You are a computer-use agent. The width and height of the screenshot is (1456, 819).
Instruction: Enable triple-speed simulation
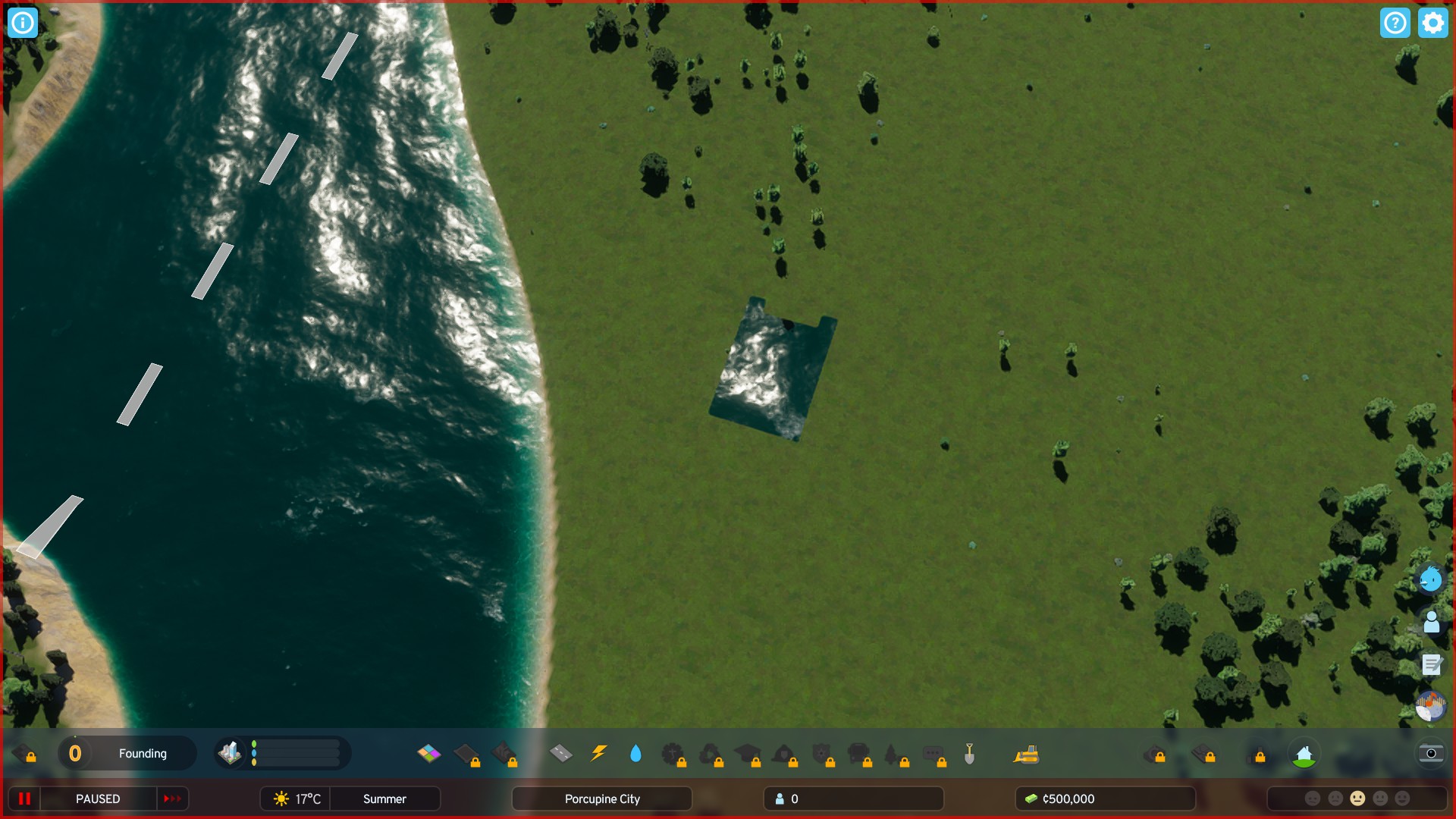click(x=172, y=799)
